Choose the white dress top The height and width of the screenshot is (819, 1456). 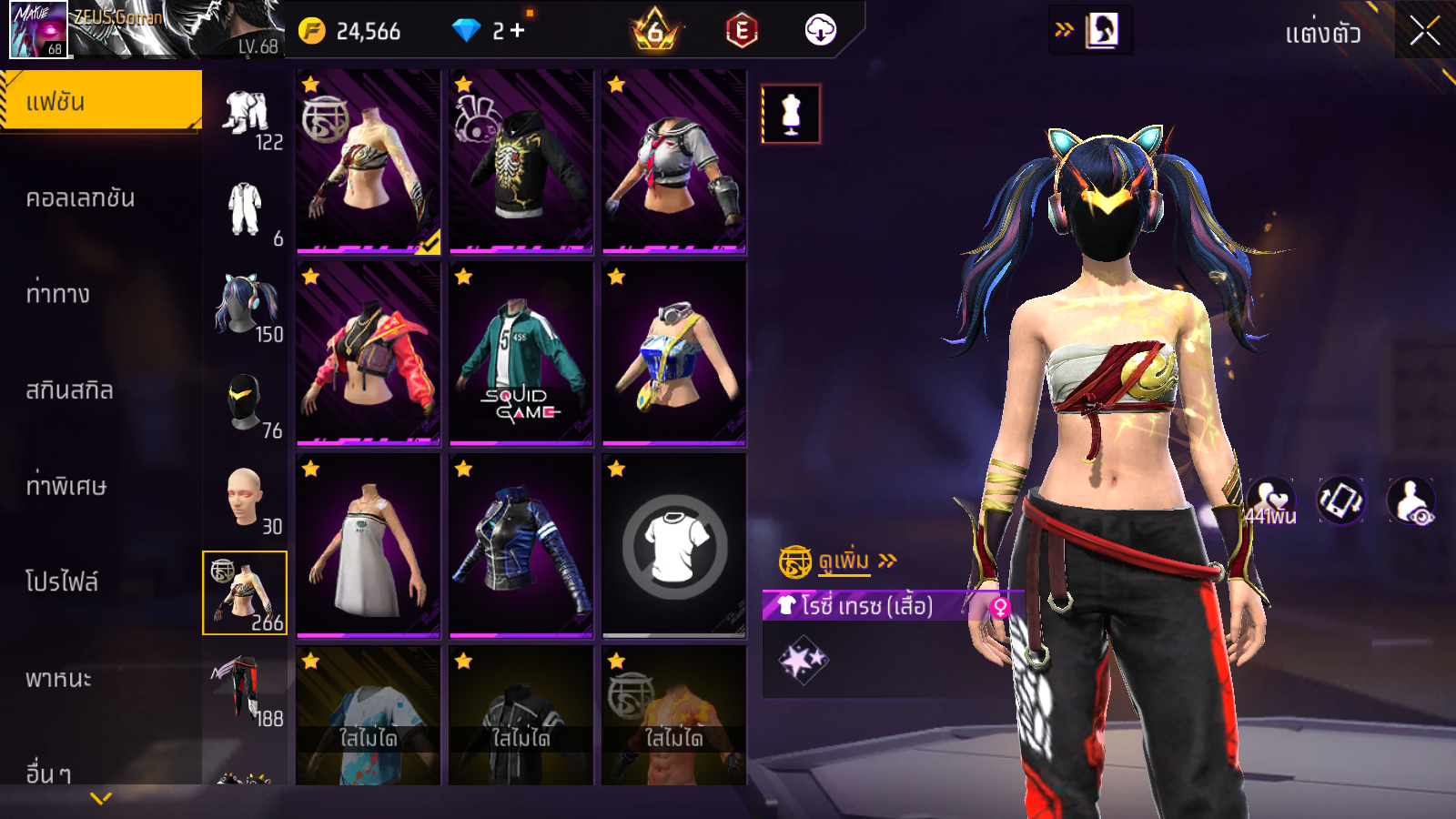pyautogui.click(x=369, y=546)
